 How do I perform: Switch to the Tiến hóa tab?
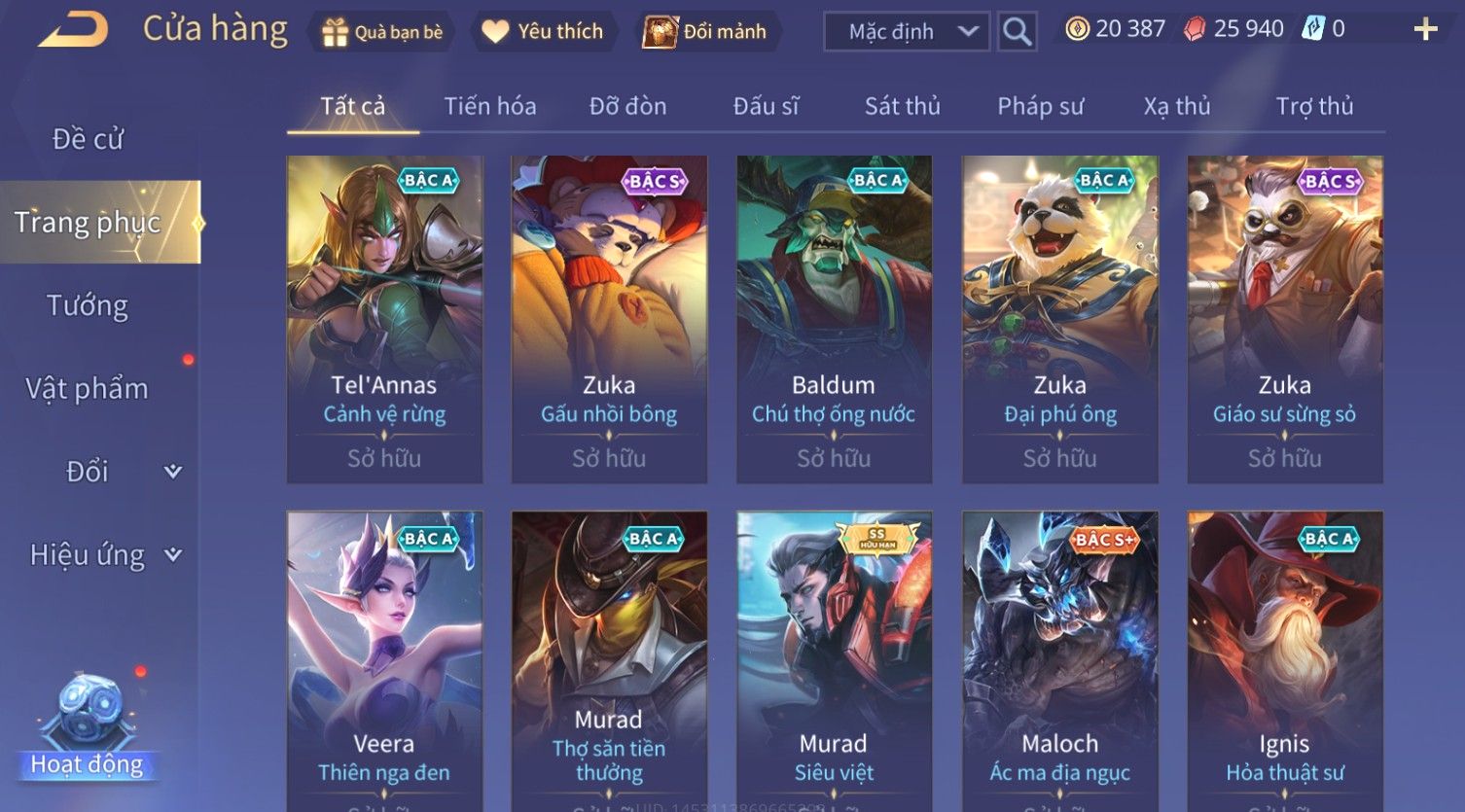tap(490, 106)
